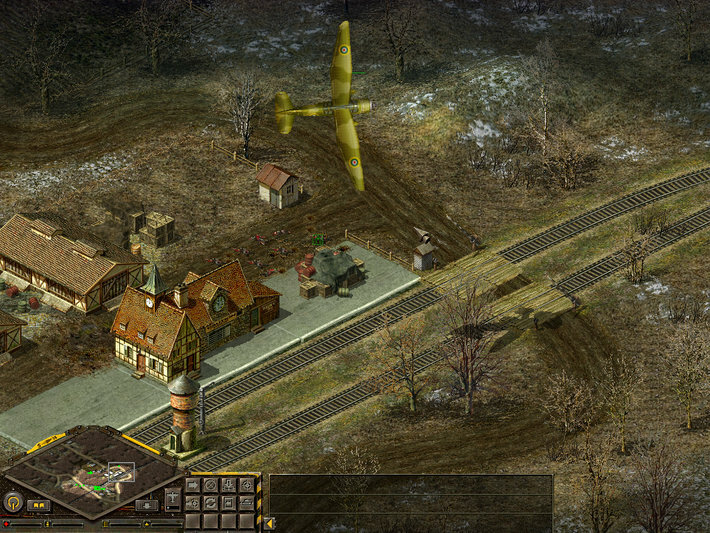Select the move arrow command button
The image size is (710, 533).
[x=193, y=486]
